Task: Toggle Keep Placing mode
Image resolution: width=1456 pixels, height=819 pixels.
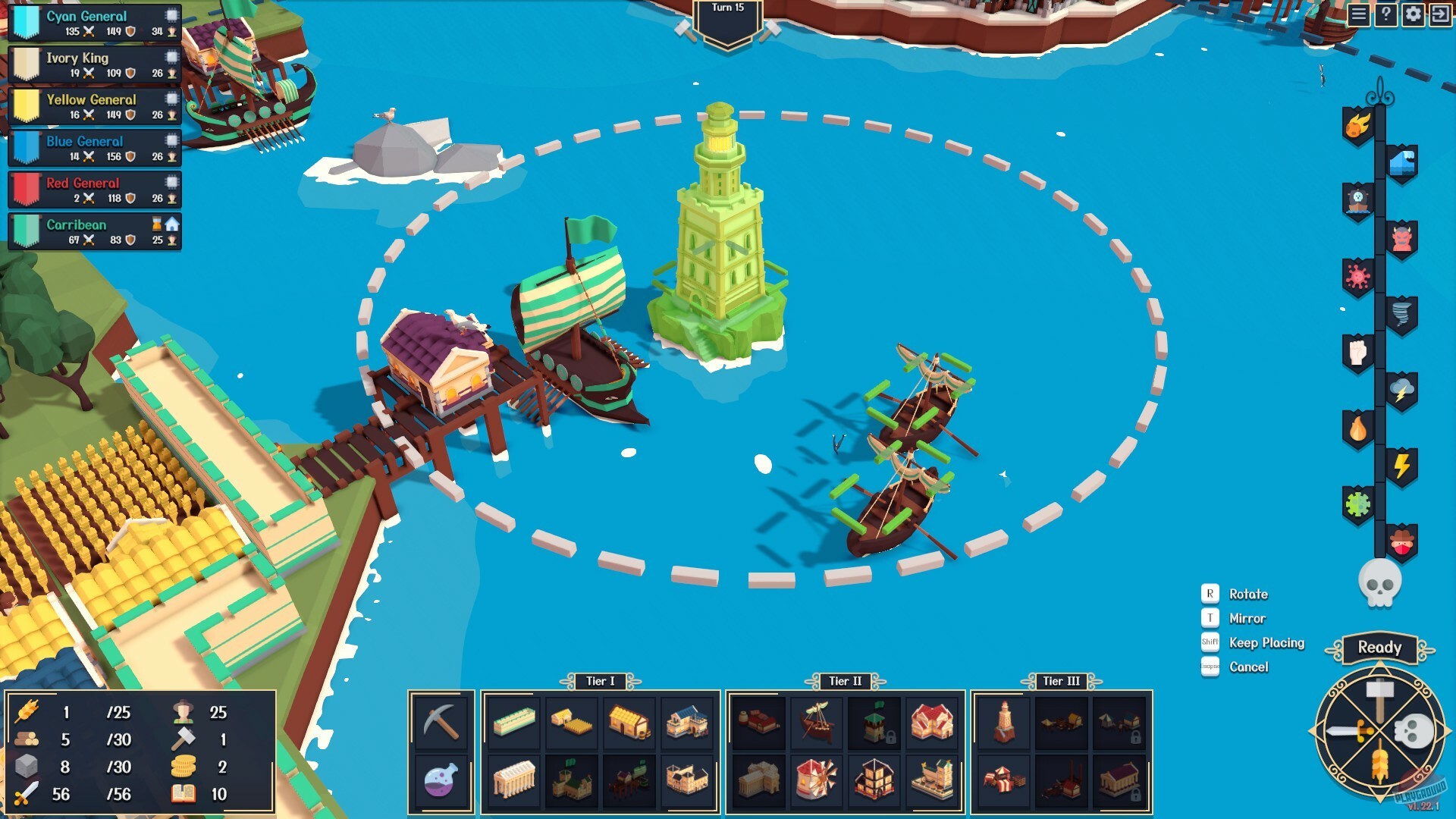Action: [x=1265, y=642]
